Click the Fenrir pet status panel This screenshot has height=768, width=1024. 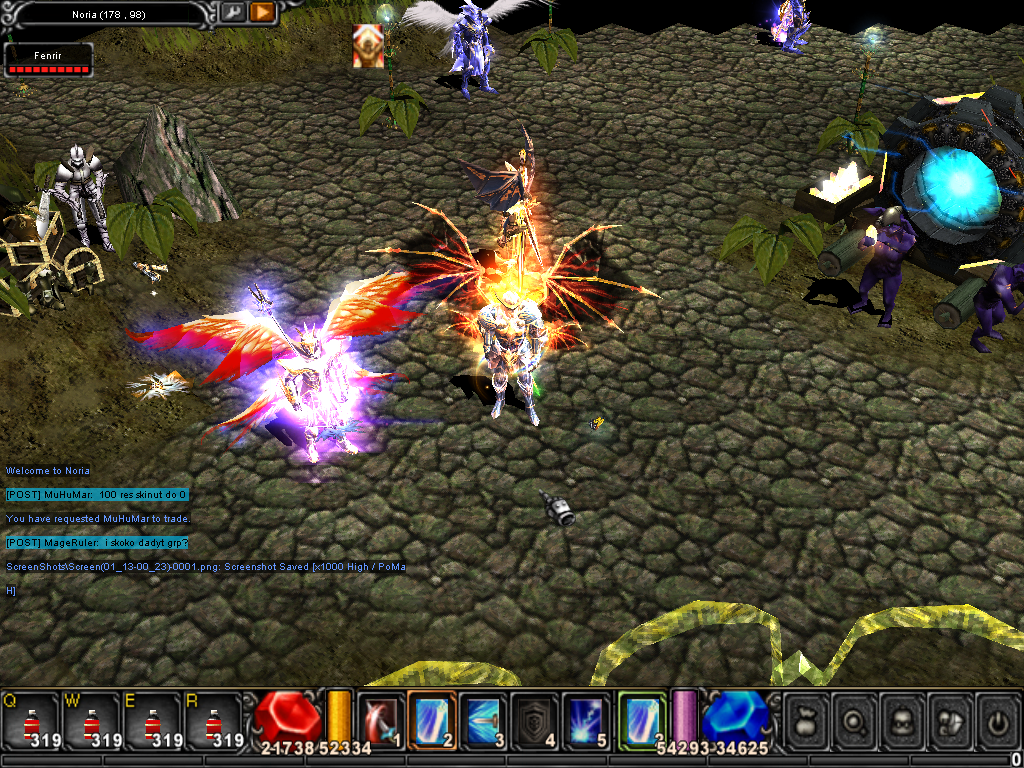point(48,59)
